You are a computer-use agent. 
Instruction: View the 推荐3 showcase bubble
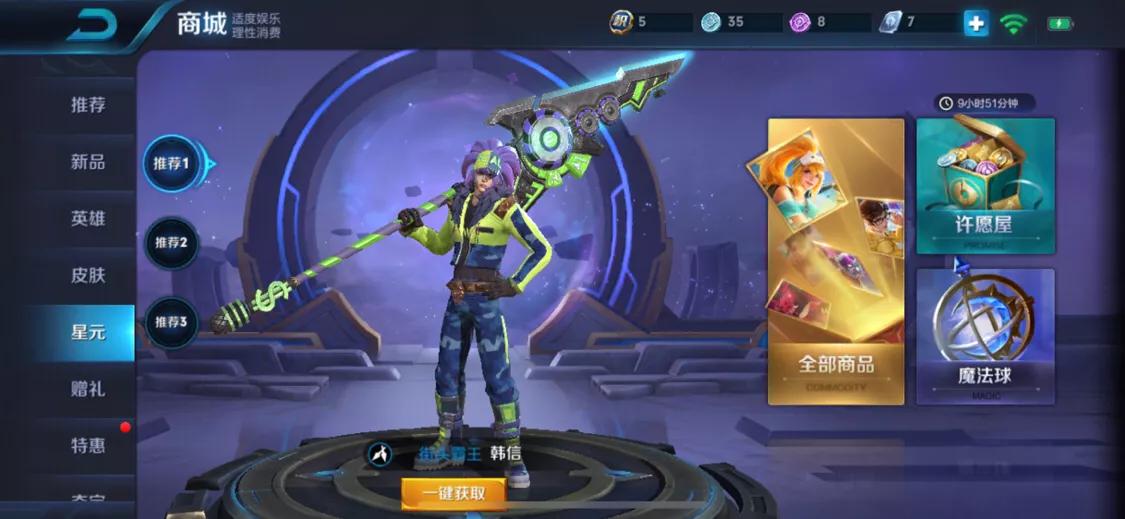172,322
